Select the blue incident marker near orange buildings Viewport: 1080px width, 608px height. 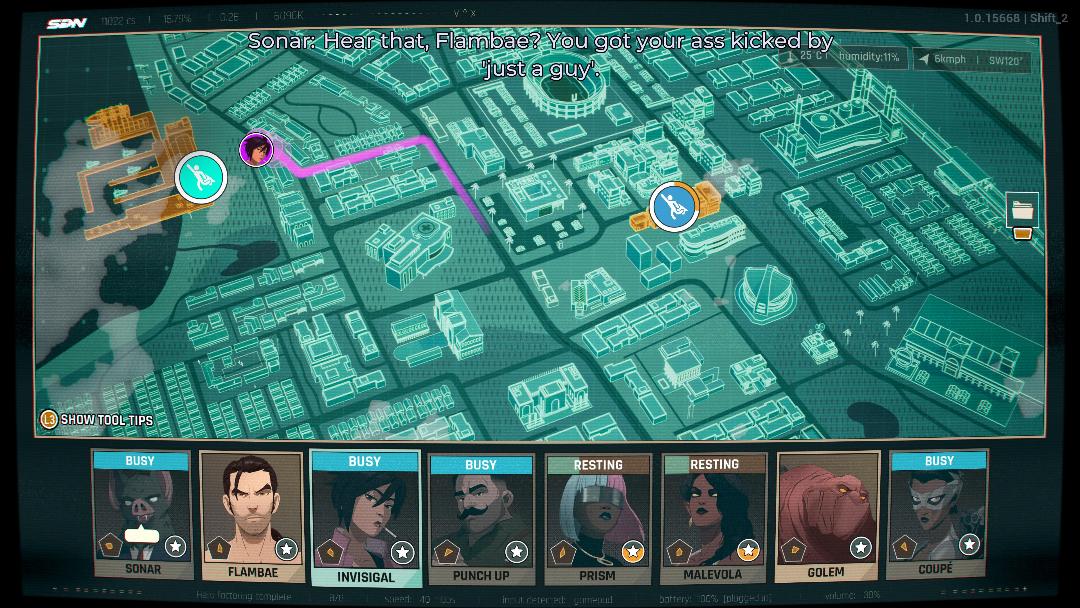[x=674, y=207]
